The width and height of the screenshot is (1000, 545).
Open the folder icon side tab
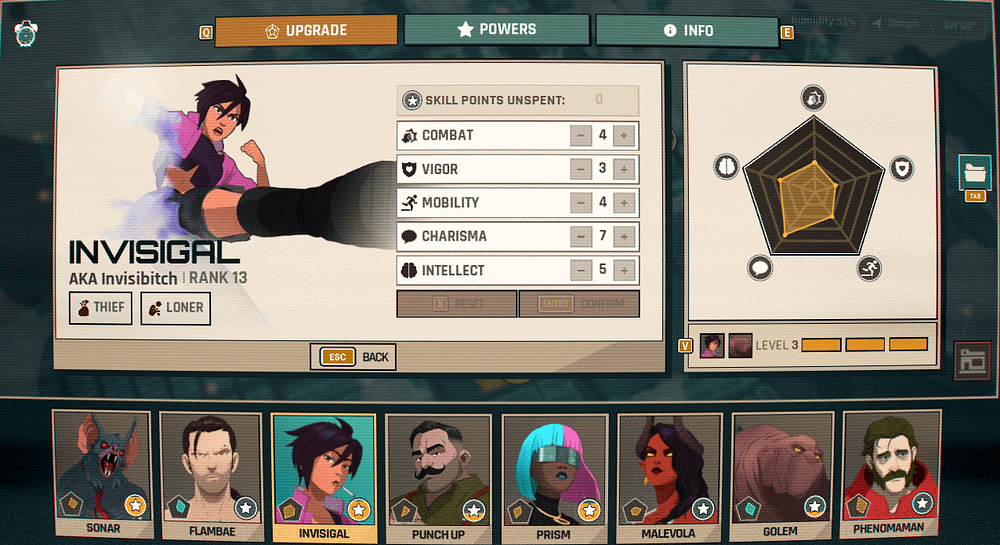975,172
